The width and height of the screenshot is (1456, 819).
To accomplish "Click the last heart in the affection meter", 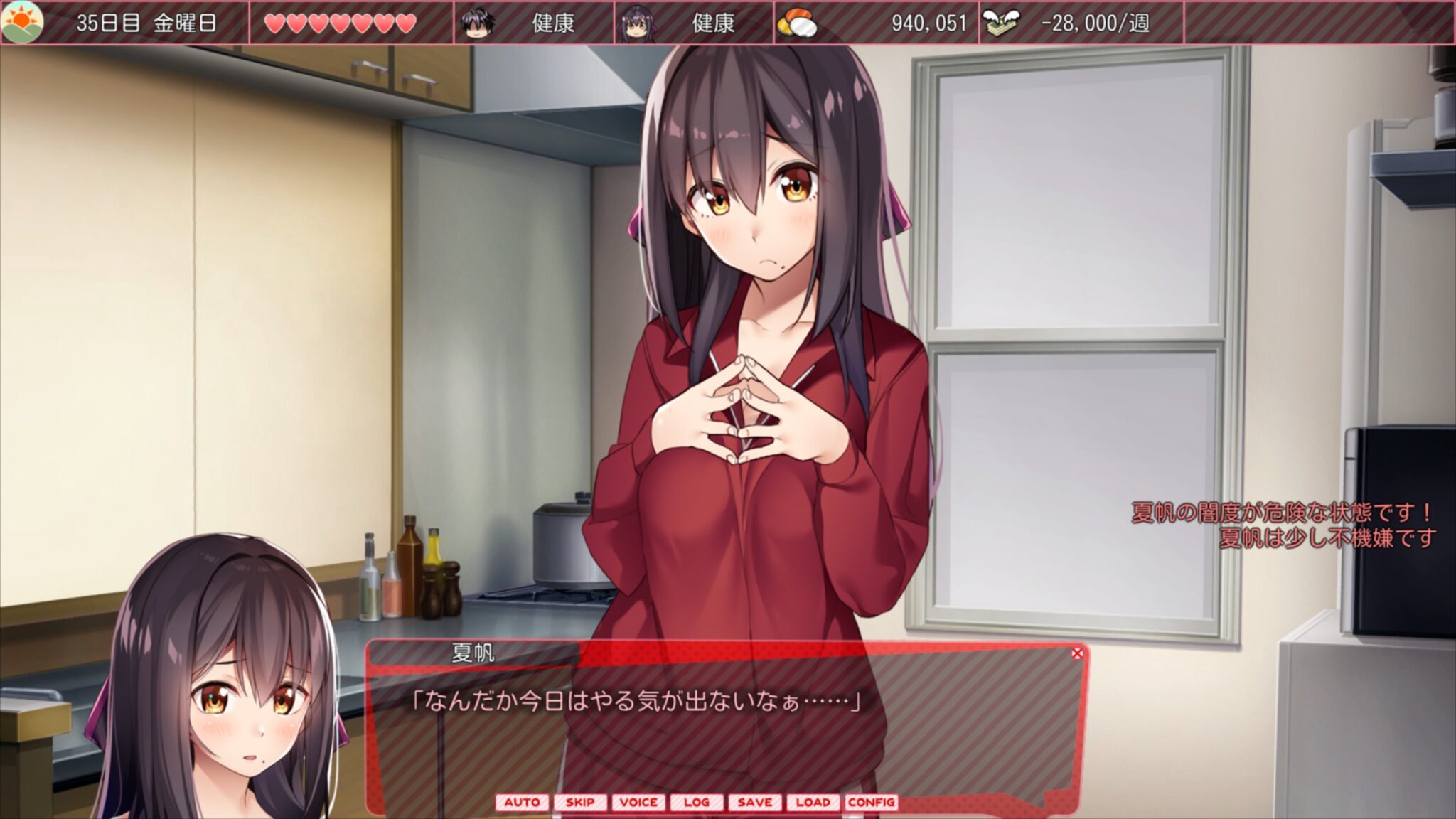I will [x=407, y=23].
